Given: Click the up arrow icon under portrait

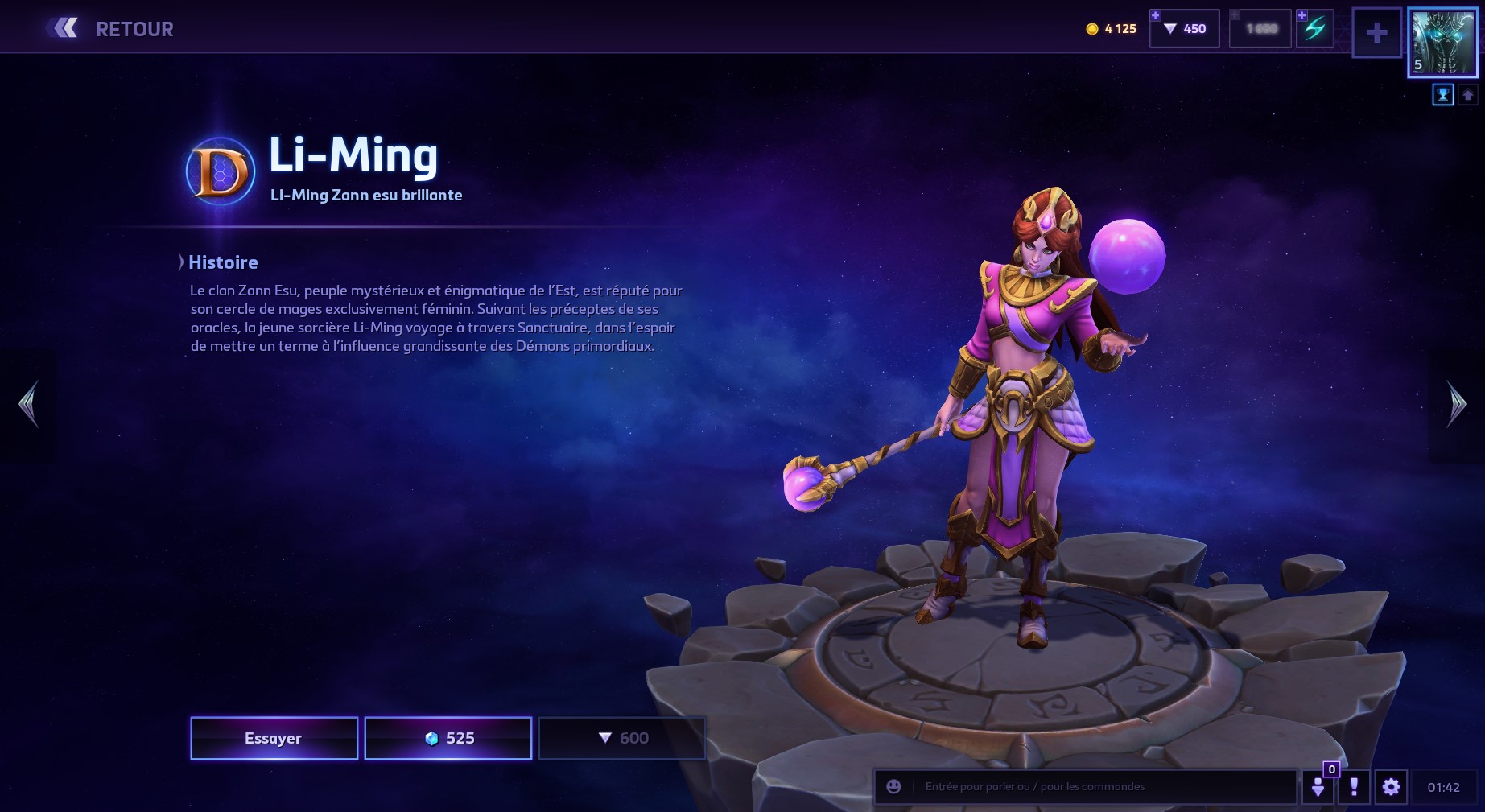Looking at the screenshot, I should pyautogui.click(x=1467, y=95).
